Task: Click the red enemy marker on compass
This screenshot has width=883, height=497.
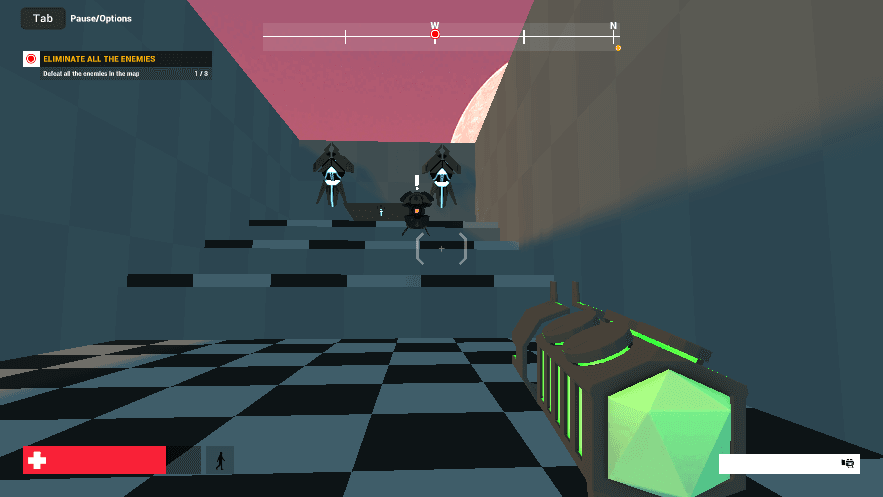Action: 435,35
